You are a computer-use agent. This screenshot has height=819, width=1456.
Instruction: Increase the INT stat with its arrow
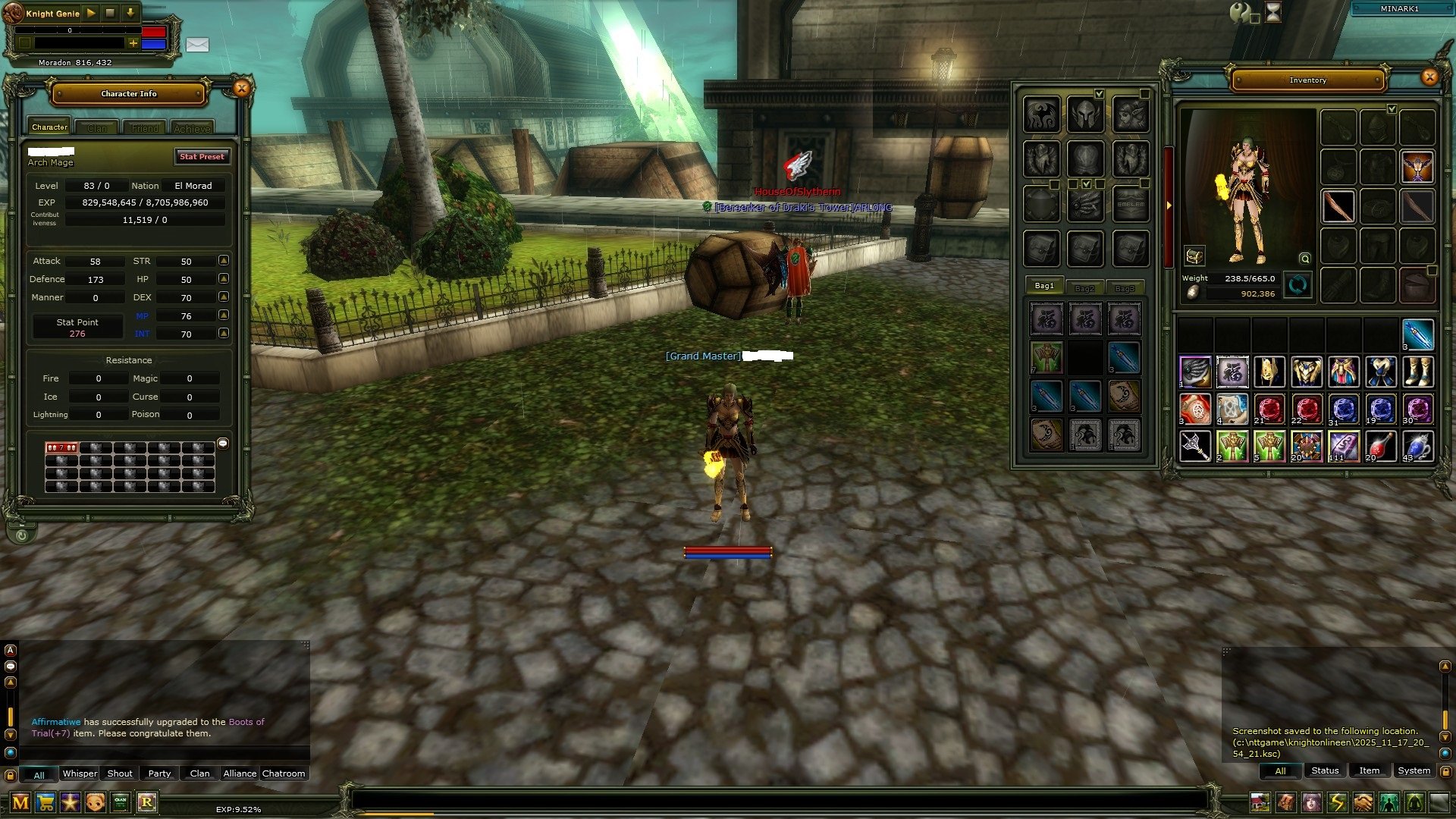coord(224,333)
